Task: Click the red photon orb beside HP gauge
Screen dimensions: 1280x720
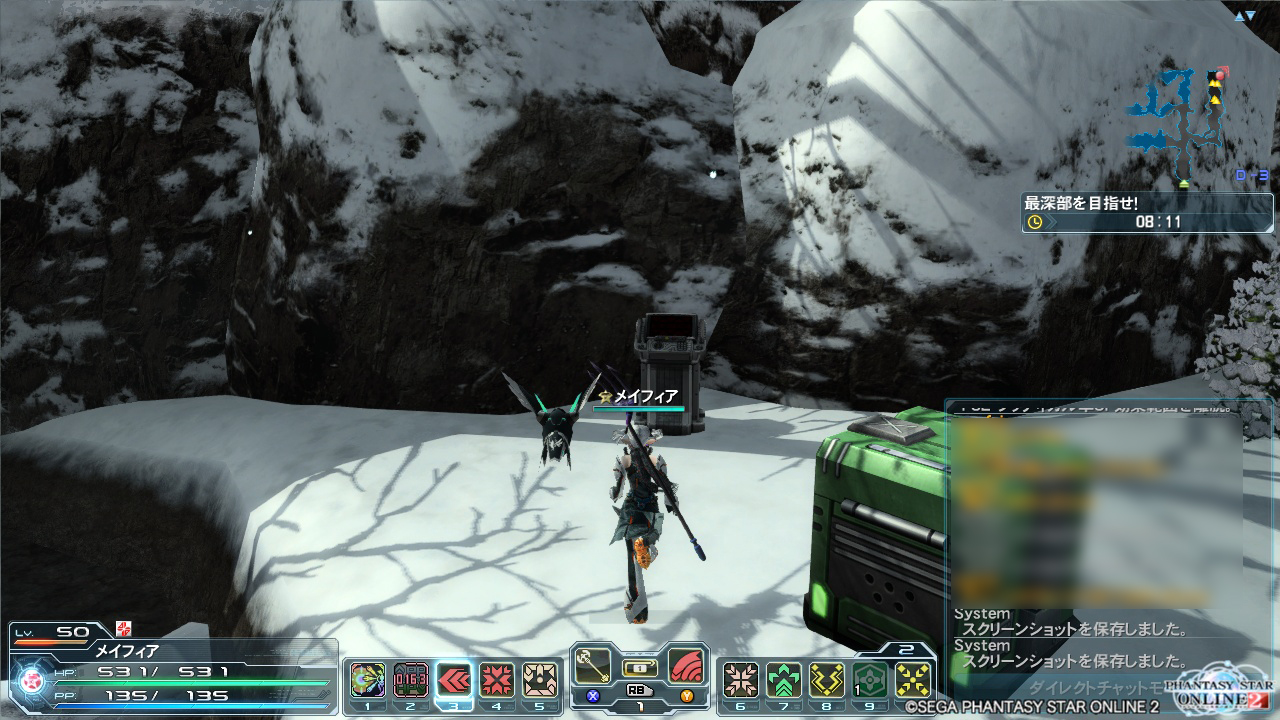Action: [30, 680]
